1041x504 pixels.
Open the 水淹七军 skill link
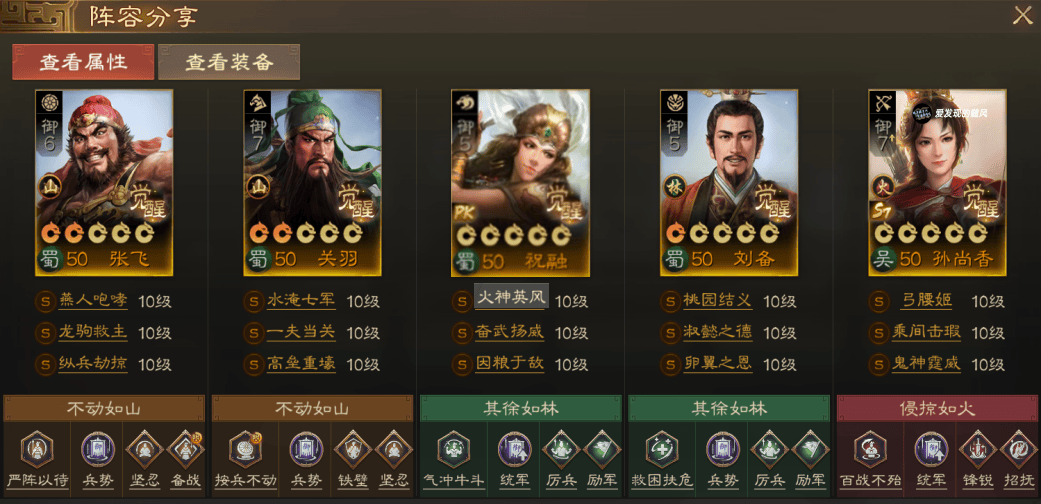point(301,301)
